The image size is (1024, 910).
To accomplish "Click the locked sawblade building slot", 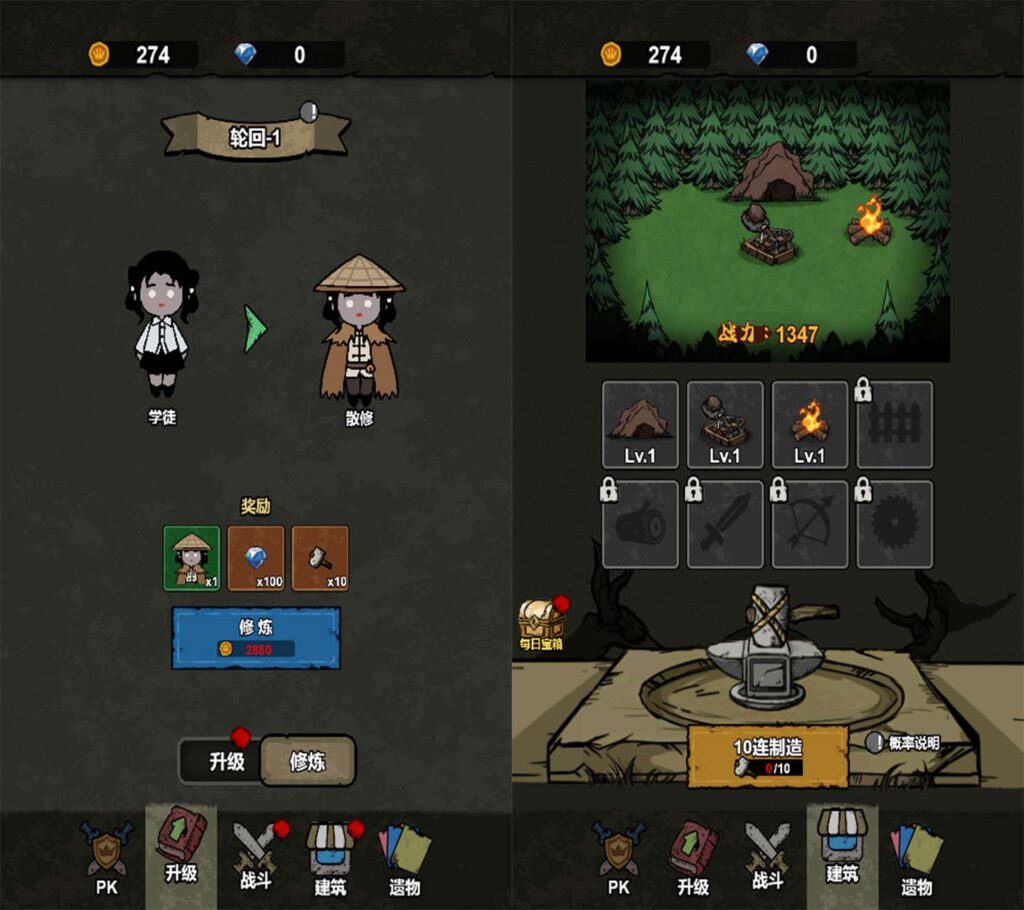I will (x=895, y=524).
